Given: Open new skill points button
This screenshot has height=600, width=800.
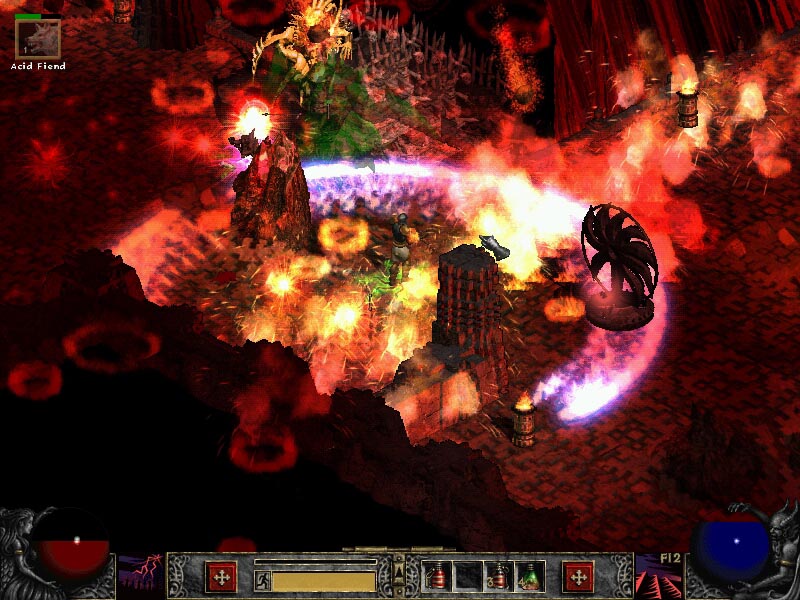Looking at the screenshot, I should 578,576.
